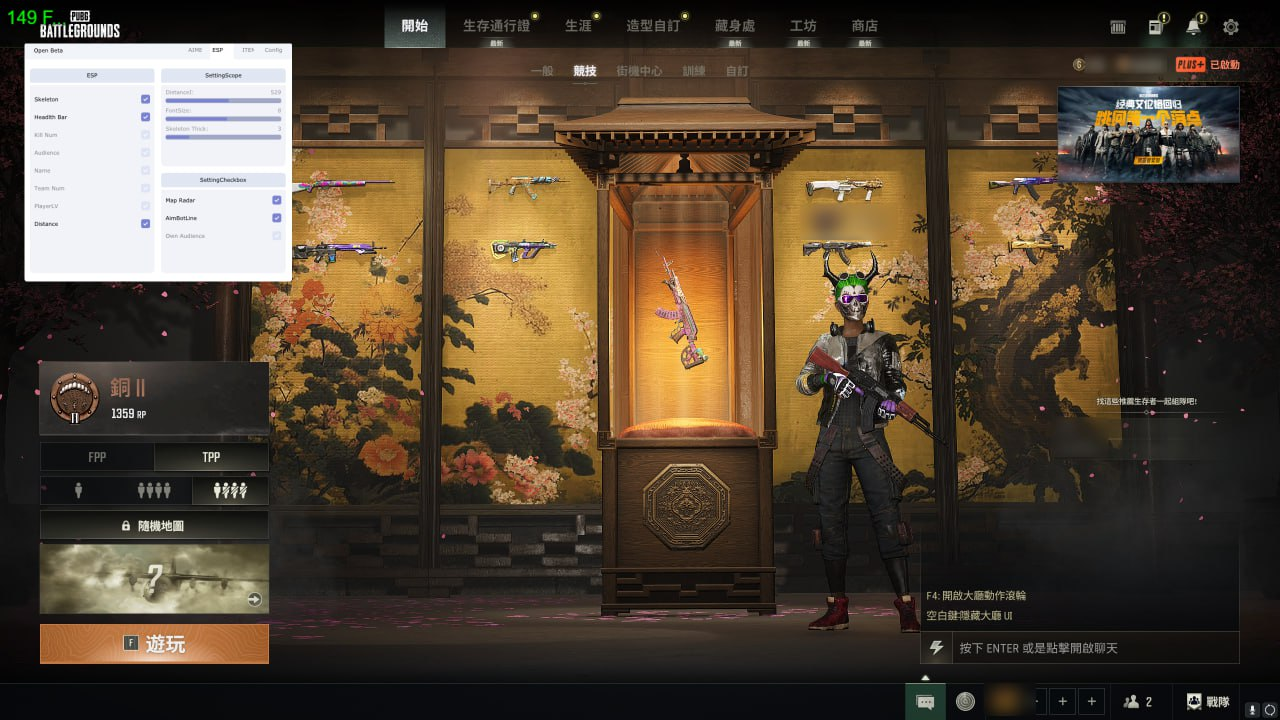Open the in-game settings gear icon
The width and height of the screenshot is (1280, 720).
coord(1230,27)
